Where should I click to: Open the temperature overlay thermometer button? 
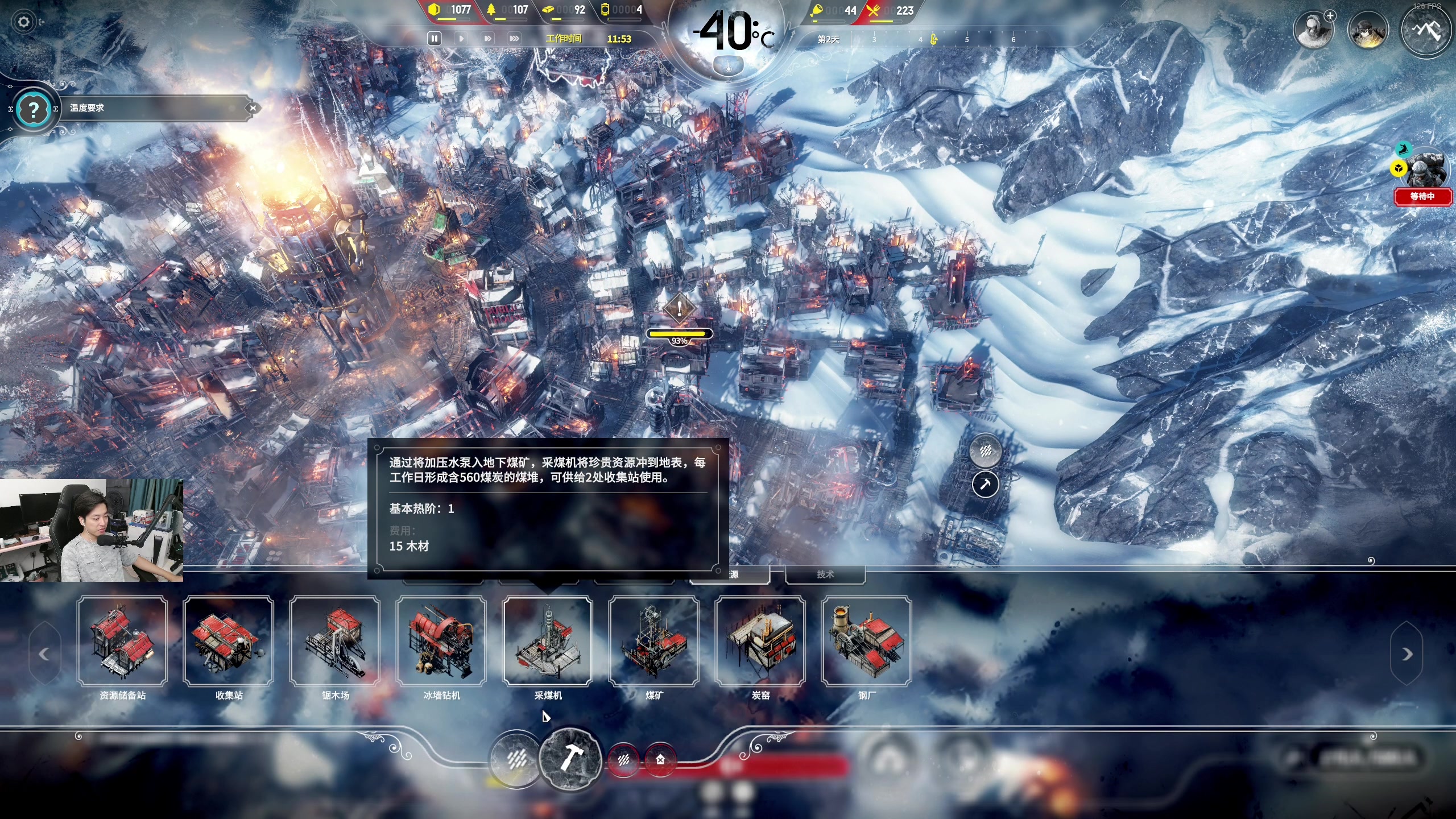point(728,67)
